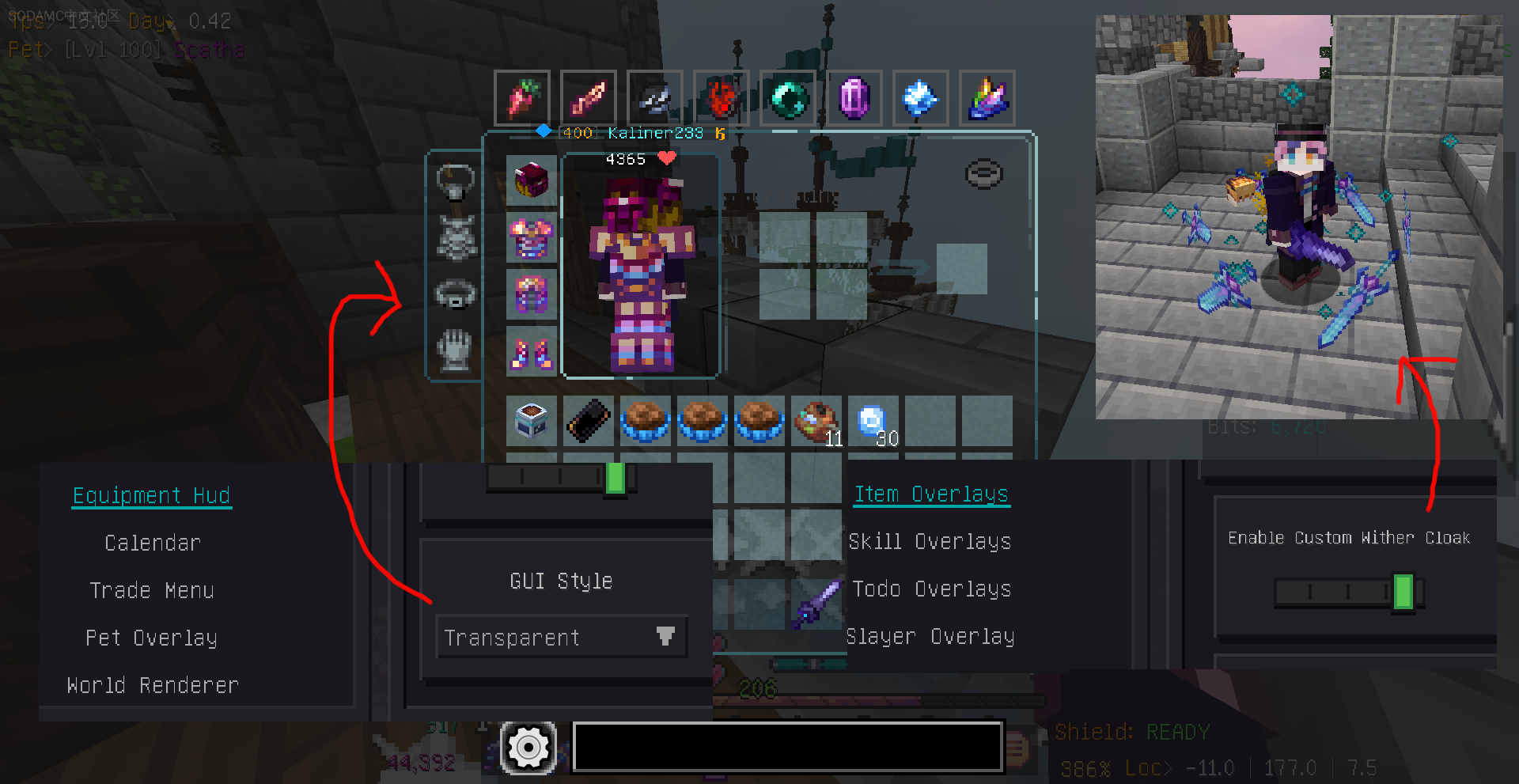Screen dimensions: 1519x784
Task: Open the GUI Style Transparent dropdown
Action: pos(561,637)
